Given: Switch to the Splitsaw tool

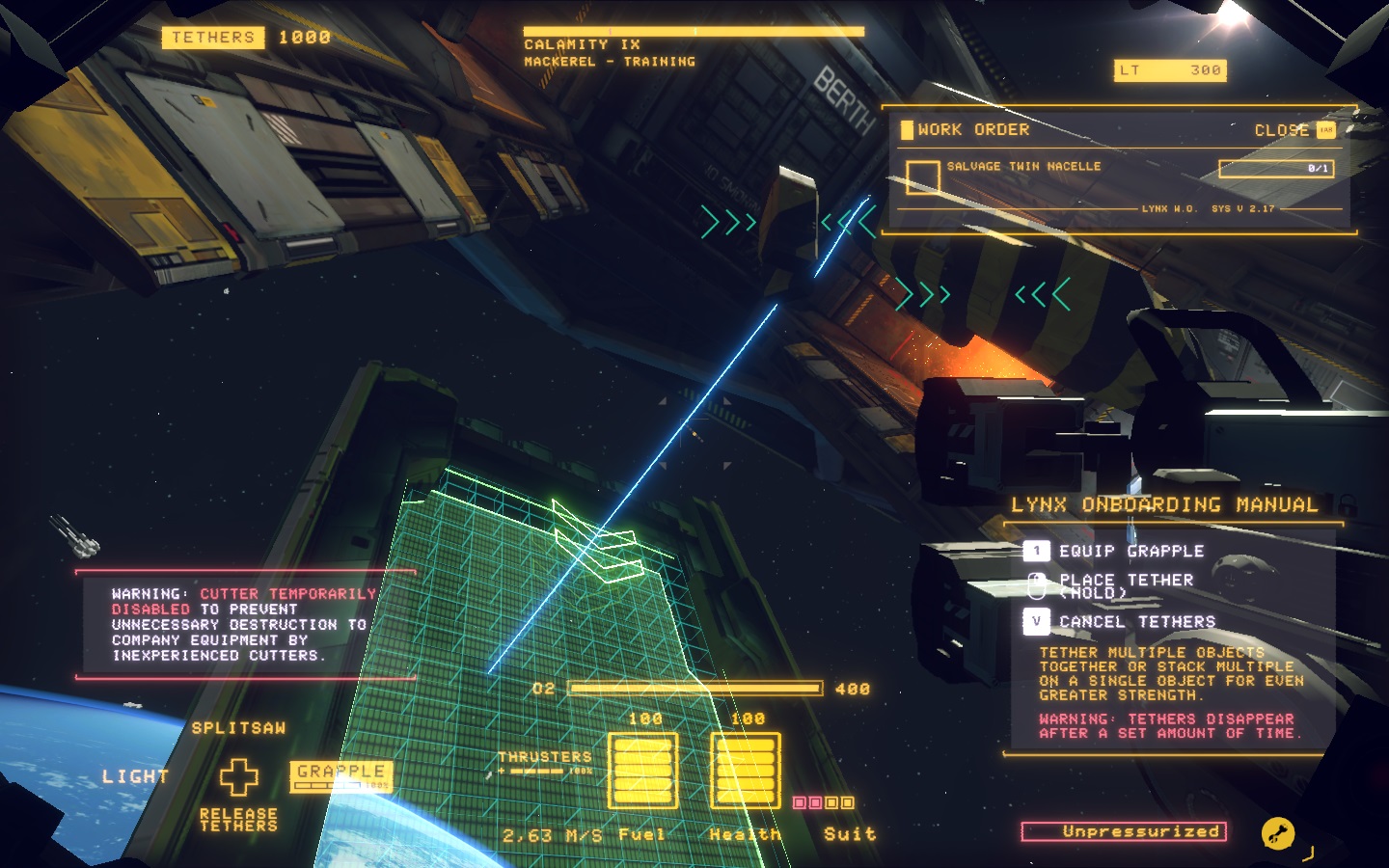Looking at the screenshot, I should pos(238,728).
